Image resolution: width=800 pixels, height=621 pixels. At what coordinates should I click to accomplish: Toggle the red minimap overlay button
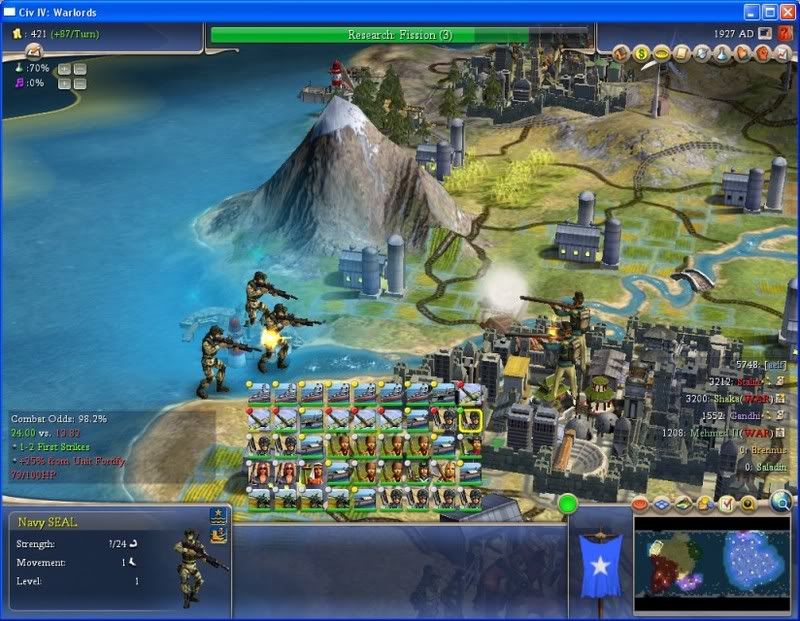pyautogui.click(x=641, y=503)
